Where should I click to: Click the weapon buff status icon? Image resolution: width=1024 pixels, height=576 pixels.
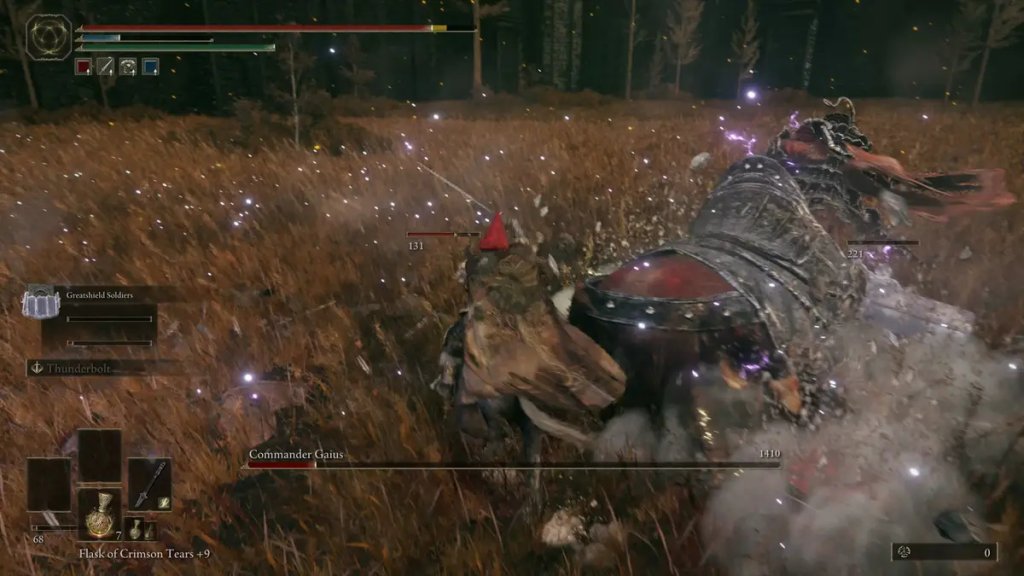click(106, 66)
